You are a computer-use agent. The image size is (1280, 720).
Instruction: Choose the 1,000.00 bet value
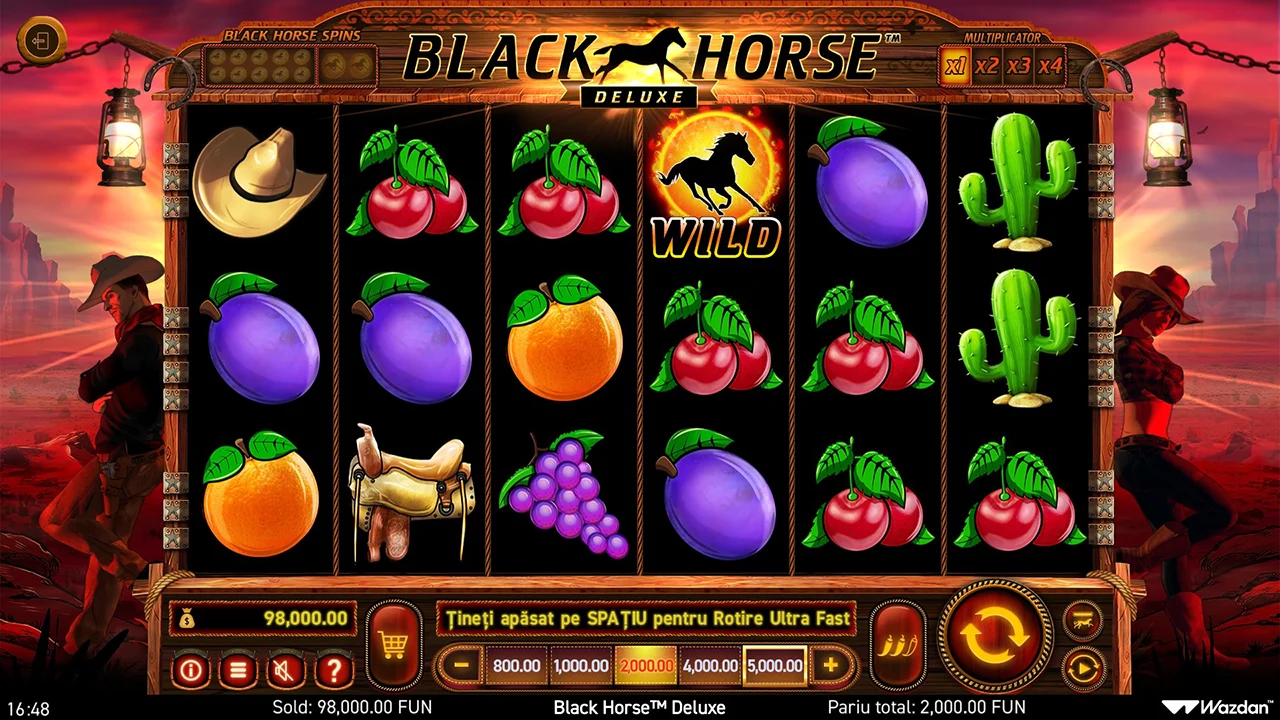pos(580,666)
